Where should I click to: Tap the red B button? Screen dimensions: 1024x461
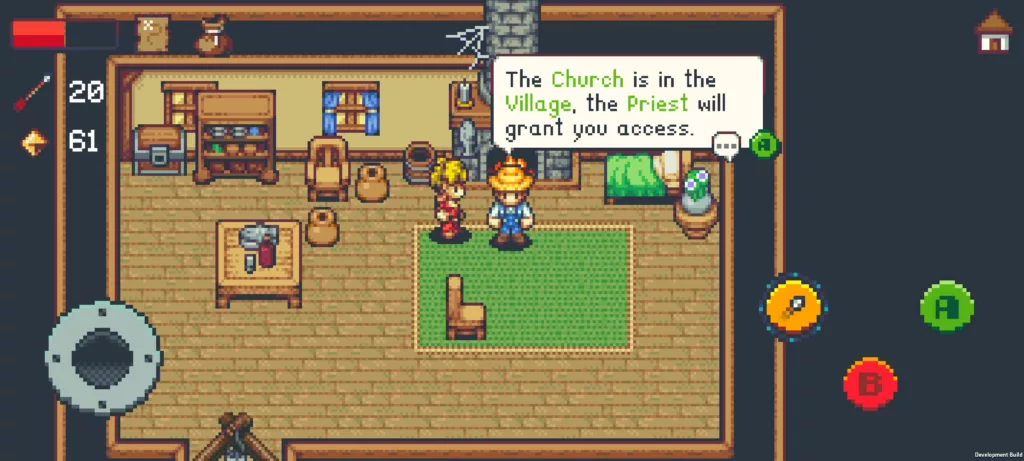click(x=870, y=383)
